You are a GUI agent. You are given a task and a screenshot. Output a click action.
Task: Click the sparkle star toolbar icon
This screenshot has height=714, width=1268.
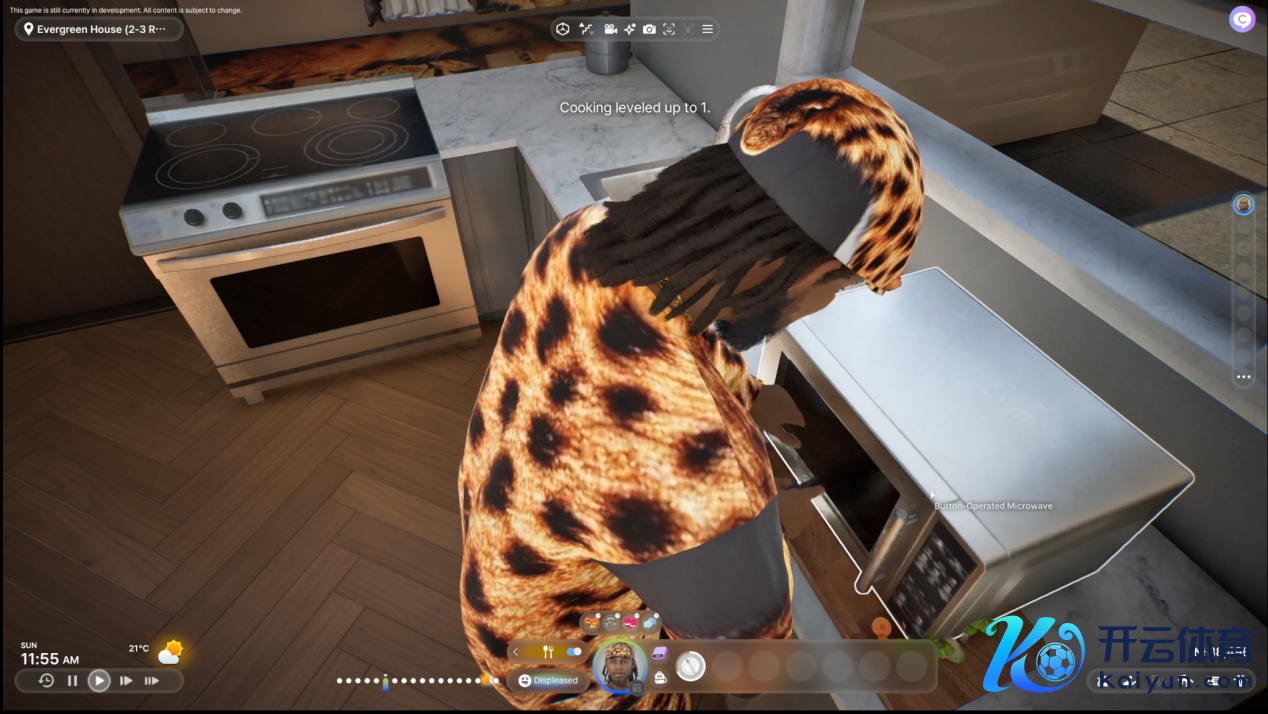tap(630, 29)
